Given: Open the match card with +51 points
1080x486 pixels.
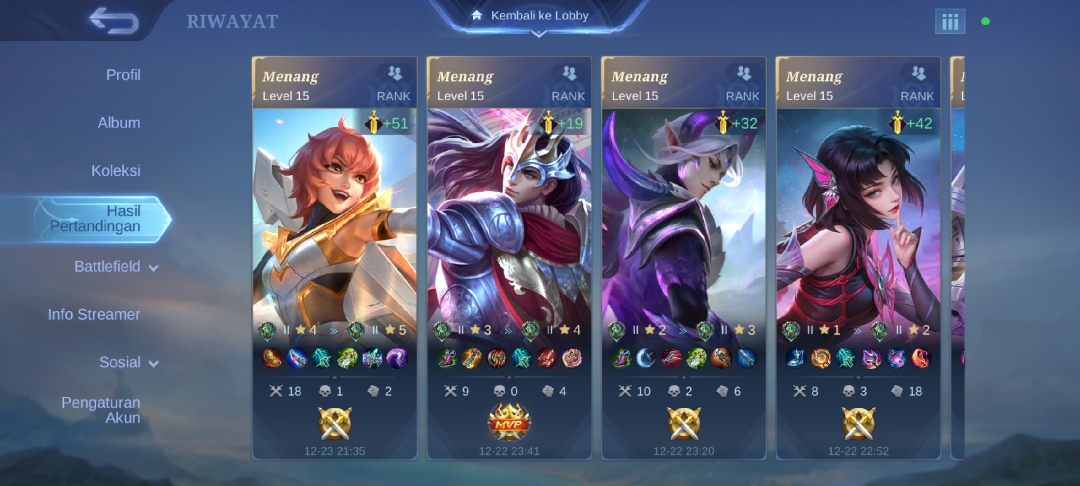Looking at the screenshot, I should tap(334, 258).
